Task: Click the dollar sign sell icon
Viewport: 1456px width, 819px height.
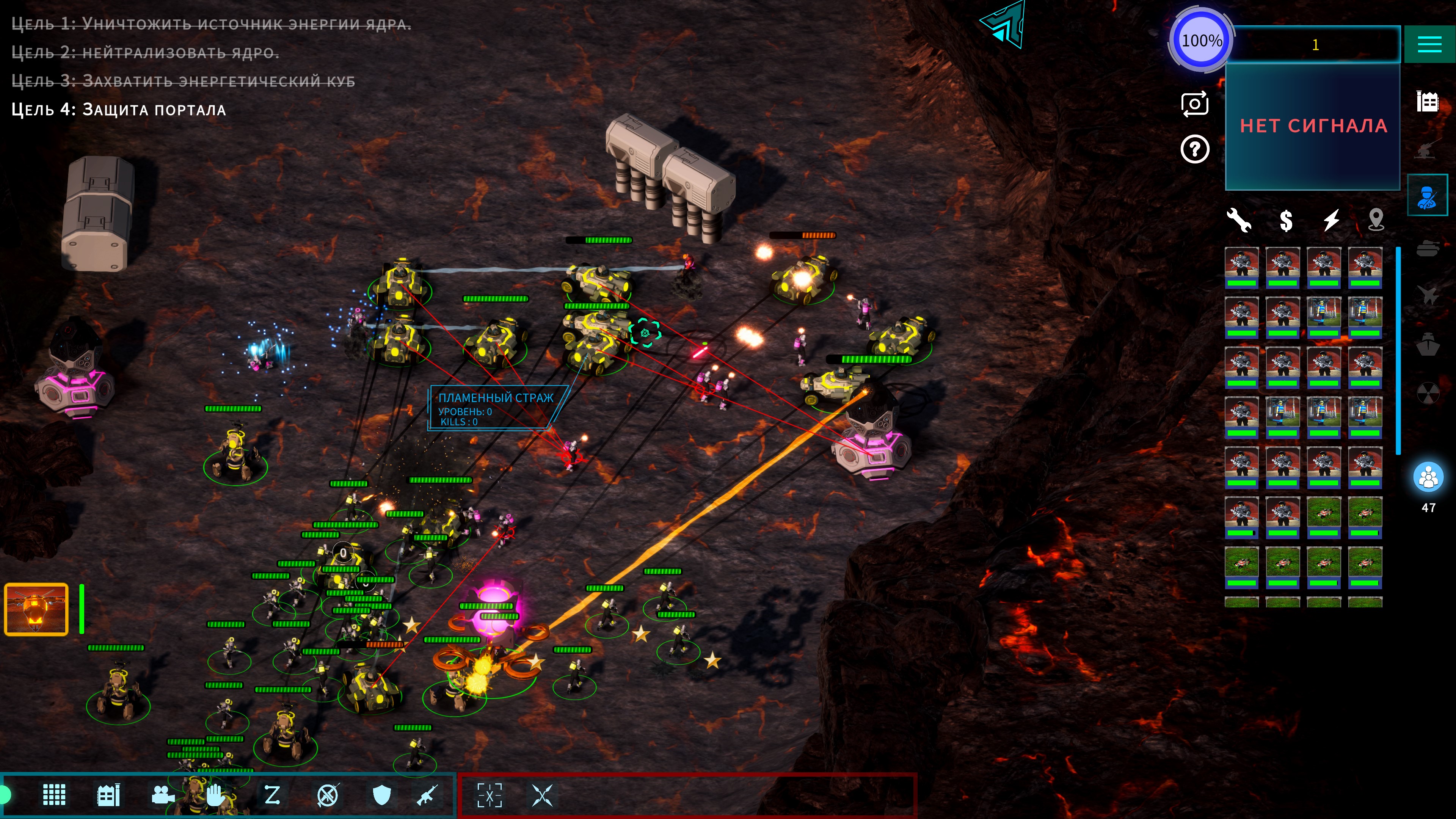Action: (1286, 220)
